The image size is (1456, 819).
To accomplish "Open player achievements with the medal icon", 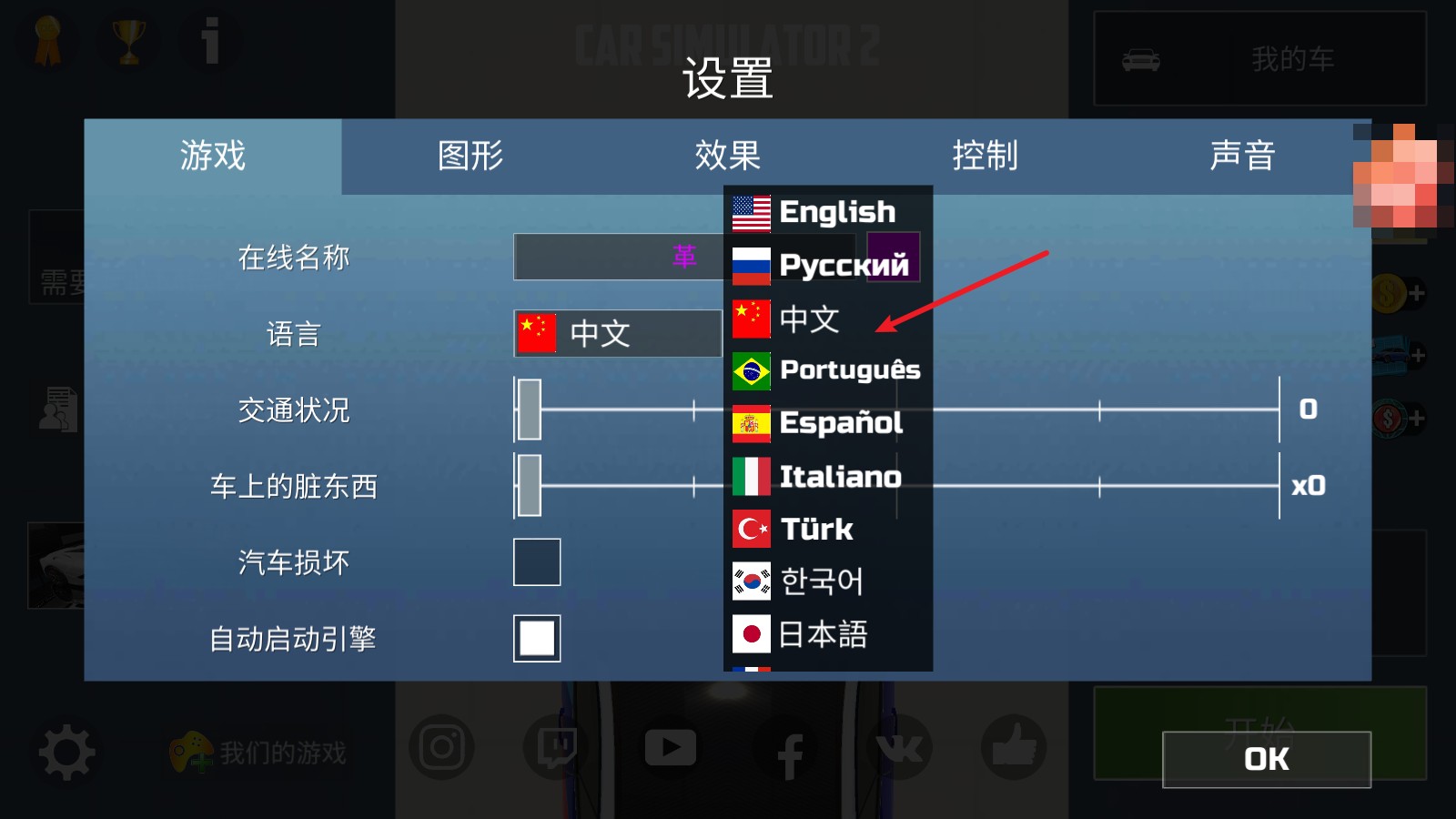I will [47, 41].
